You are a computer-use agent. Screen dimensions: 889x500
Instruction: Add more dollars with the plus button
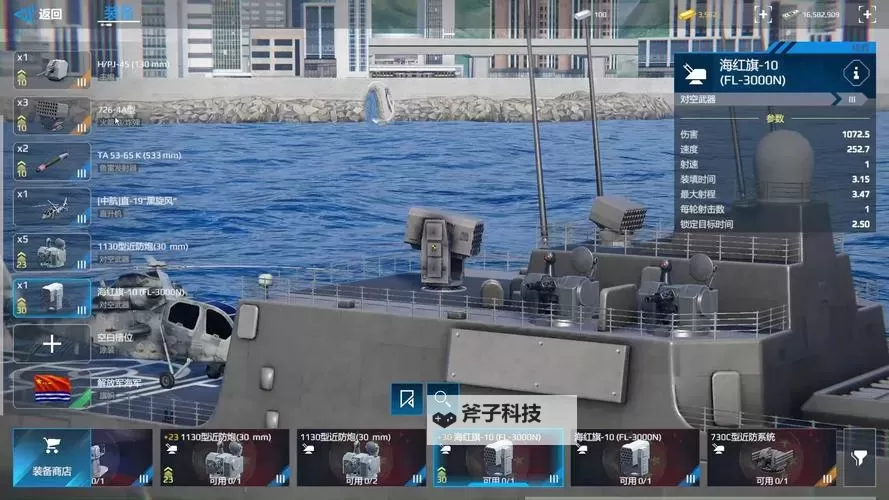(x=863, y=14)
